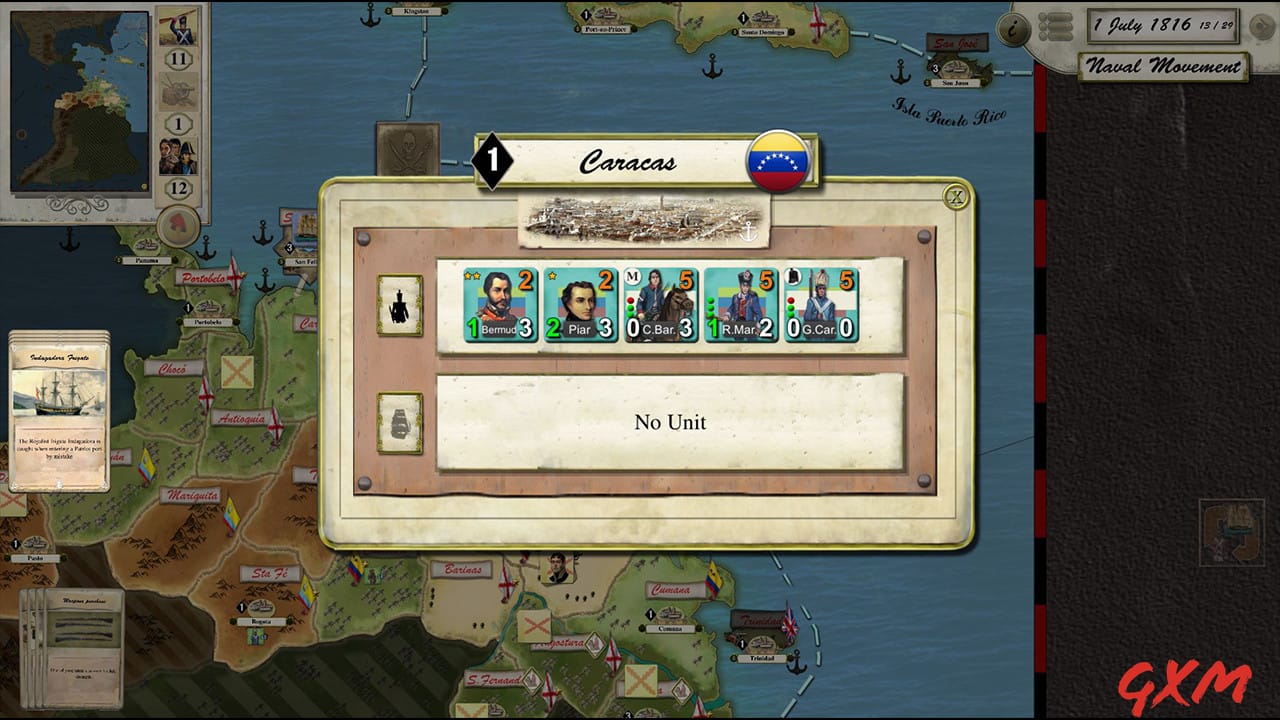Select Piar's leader card
1280x720 pixels.
pos(580,302)
